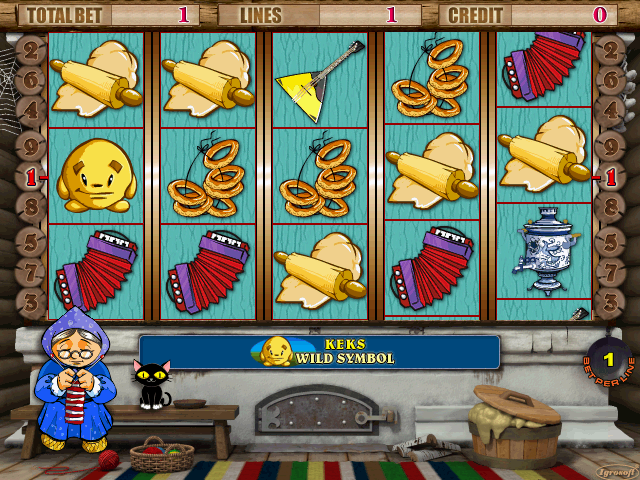Select the Keks Wild Symbol info banner
The image size is (640, 480).
tap(319, 352)
